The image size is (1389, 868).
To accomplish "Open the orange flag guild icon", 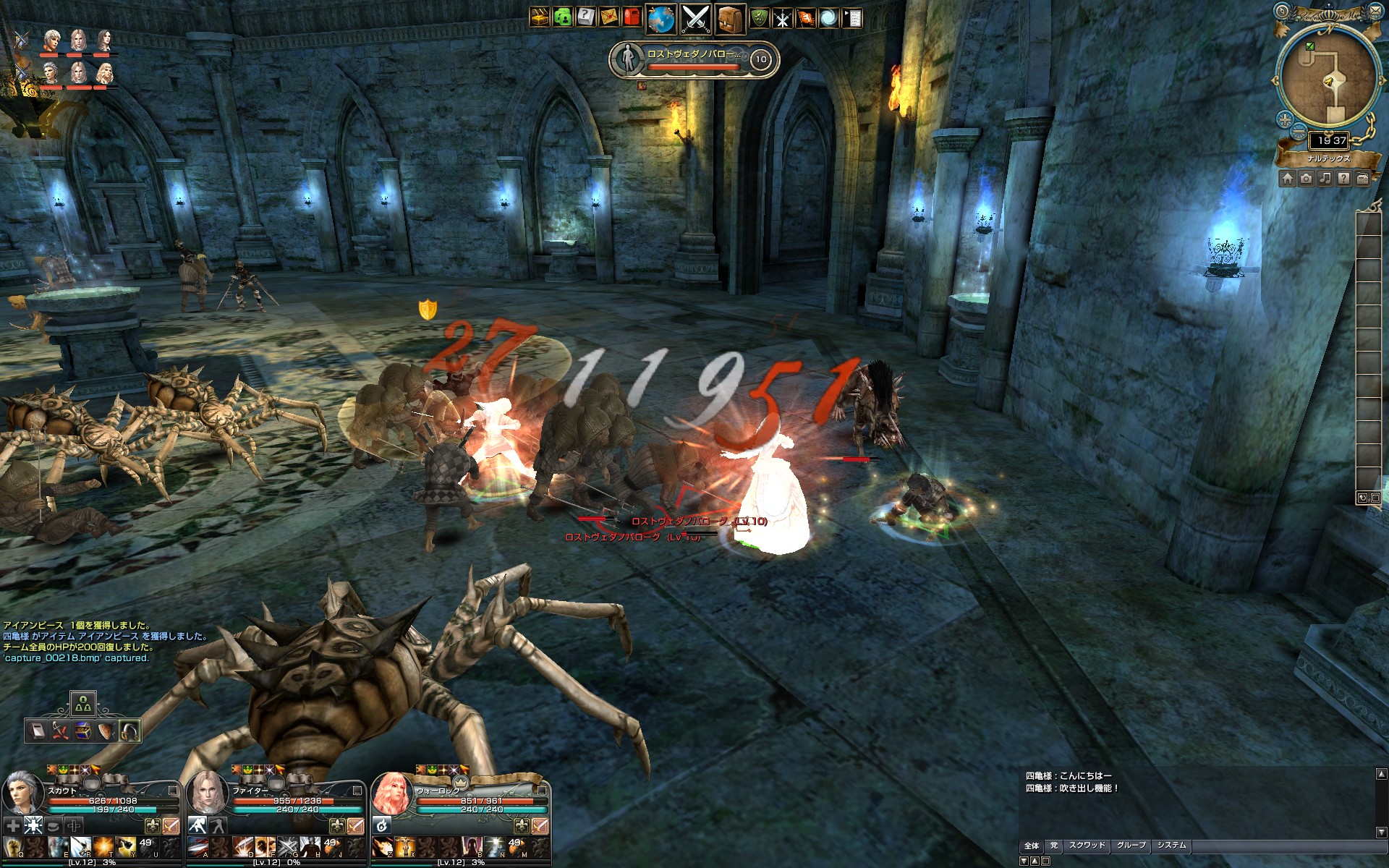I will click(805, 18).
